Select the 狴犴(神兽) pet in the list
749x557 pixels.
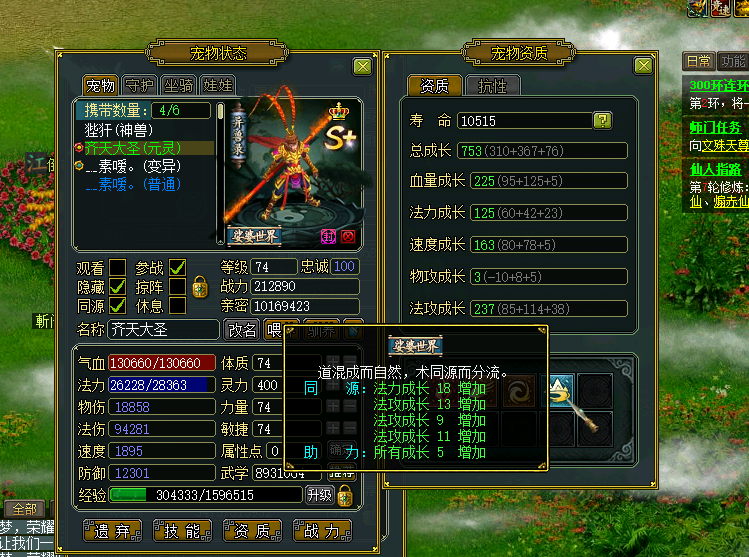(x=117, y=129)
